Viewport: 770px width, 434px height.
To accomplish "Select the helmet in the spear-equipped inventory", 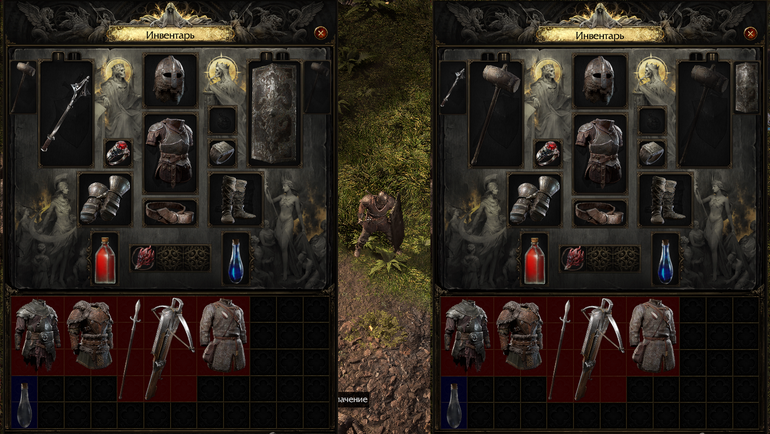I will [170, 80].
